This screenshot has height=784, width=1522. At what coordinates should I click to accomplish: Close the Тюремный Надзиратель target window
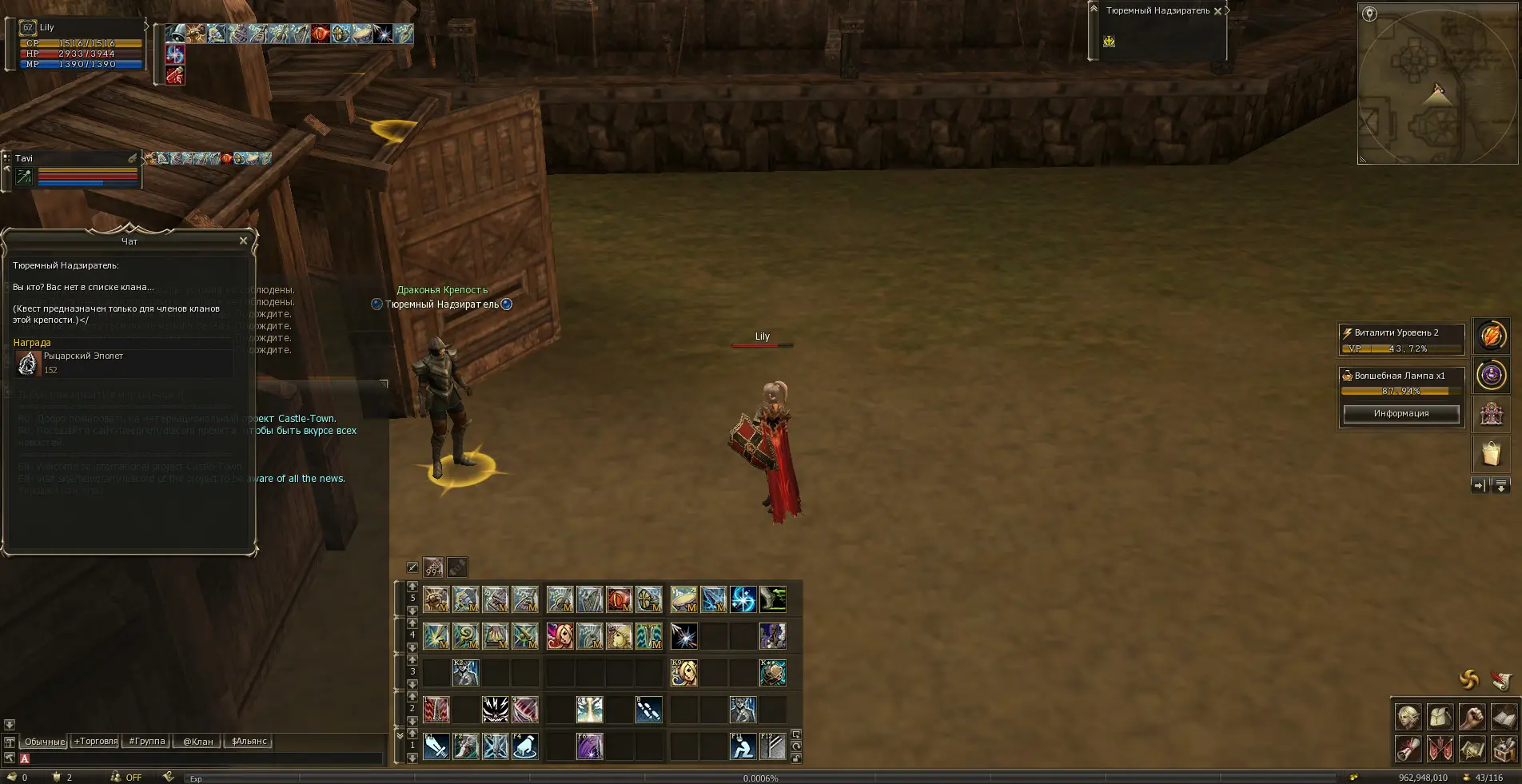pyautogui.click(x=1217, y=11)
